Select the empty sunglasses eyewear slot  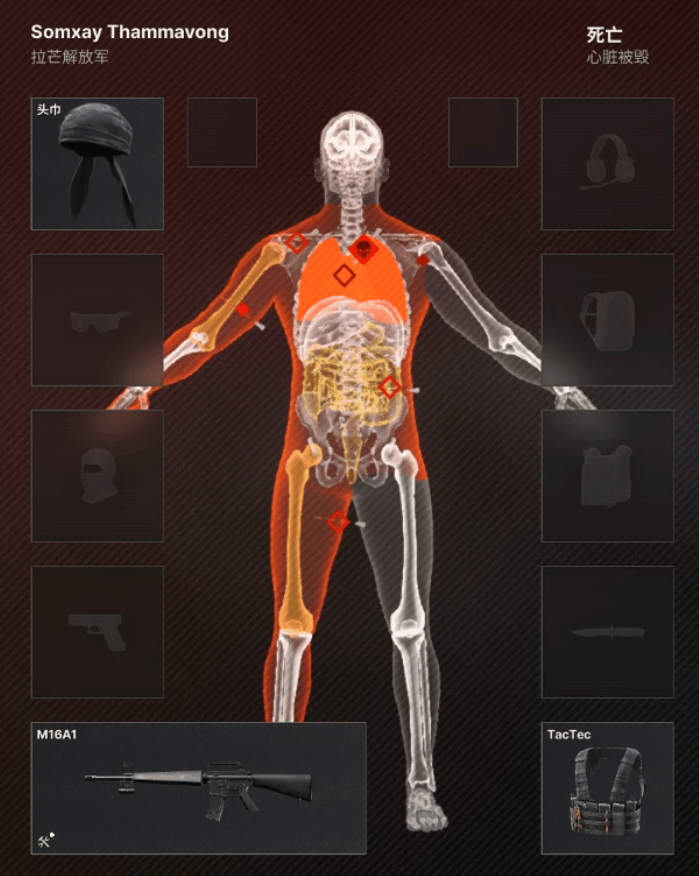click(97, 320)
